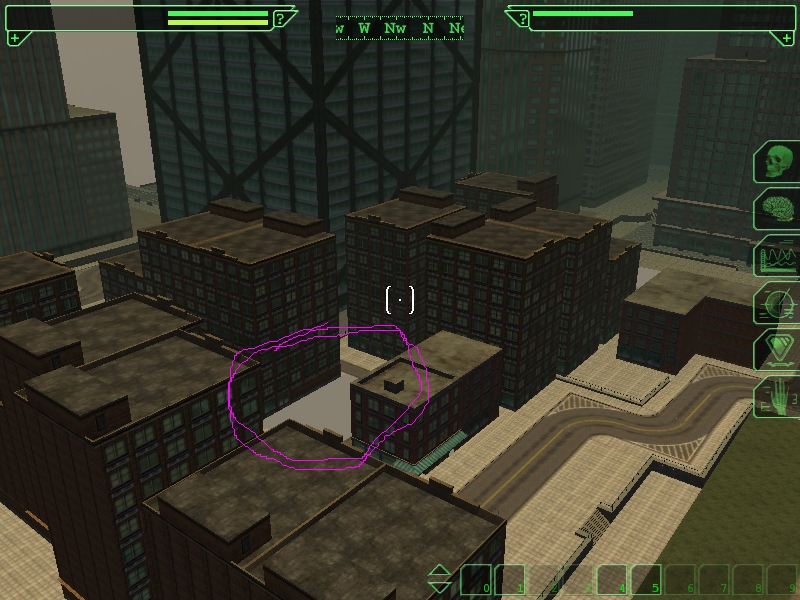Screen dimensions: 800x600
Task: Click the hotbar up arrow
Action: [440, 572]
